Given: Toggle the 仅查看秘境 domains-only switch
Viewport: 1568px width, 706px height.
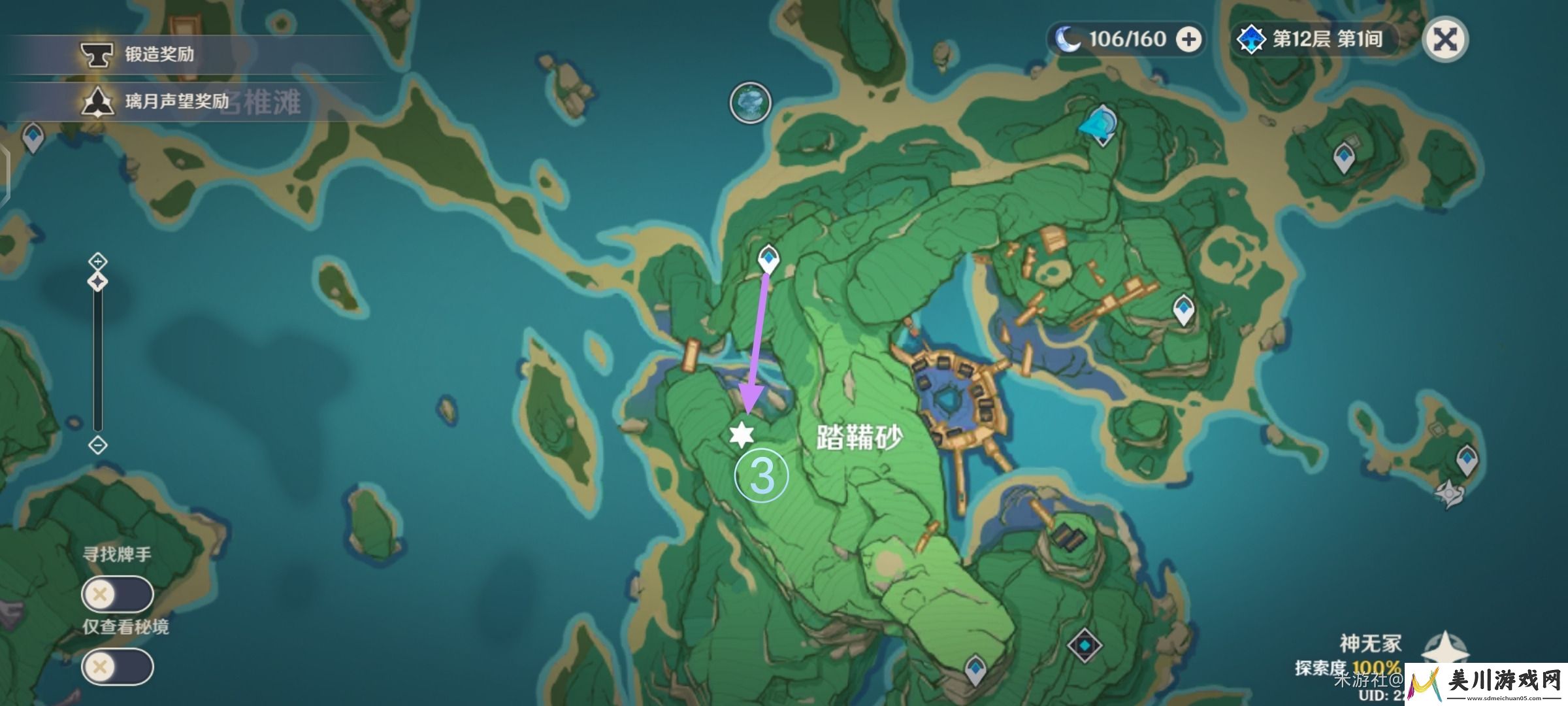Looking at the screenshot, I should click(x=118, y=667).
